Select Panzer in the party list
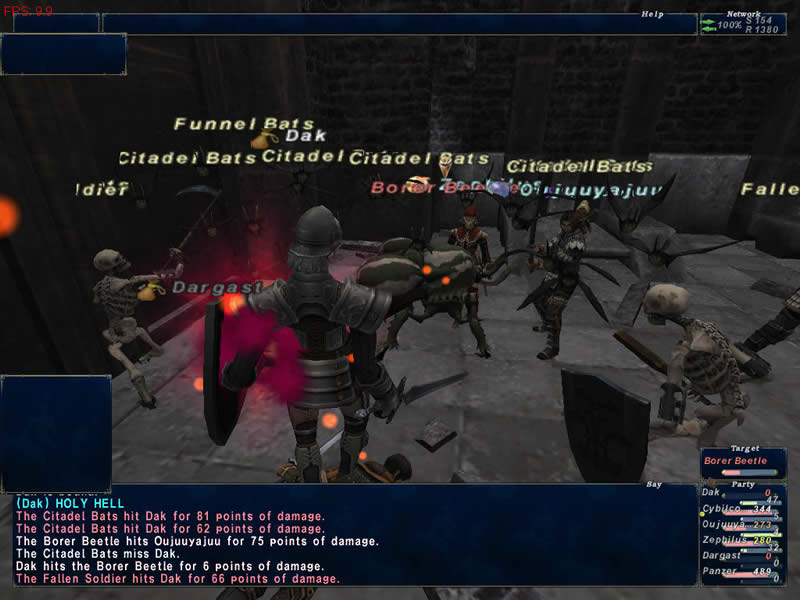The image size is (800, 600). (742, 572)
